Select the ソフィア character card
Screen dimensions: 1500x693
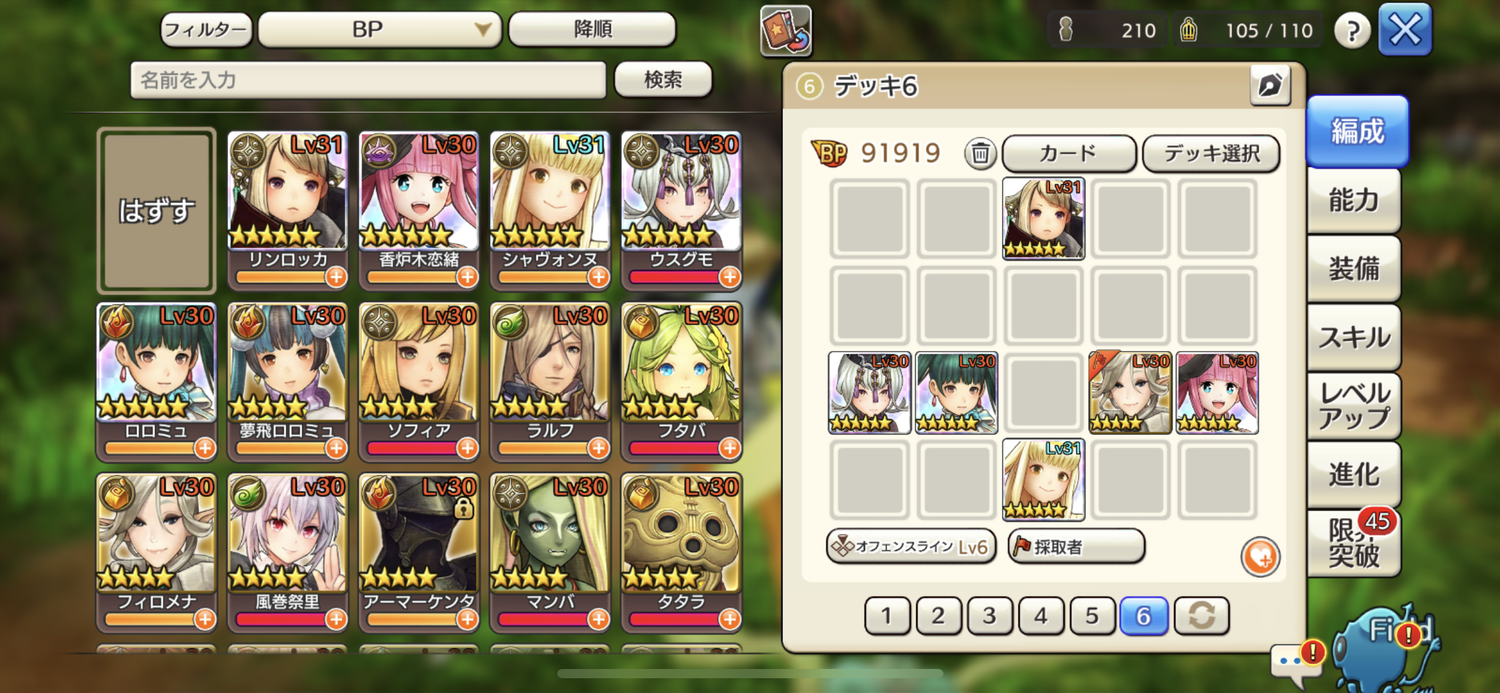[418, 380]
